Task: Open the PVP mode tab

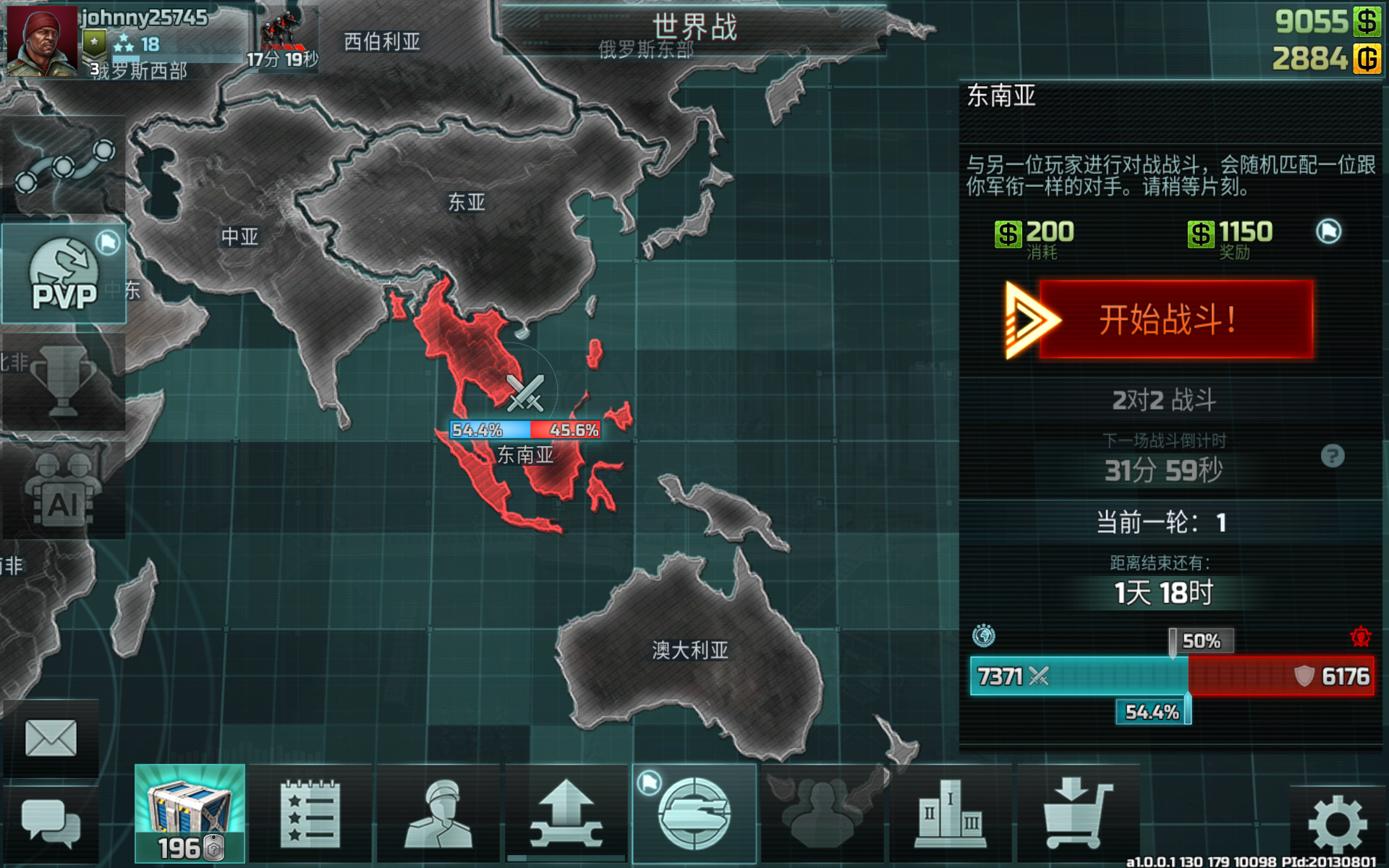Action: coord(64,275)
